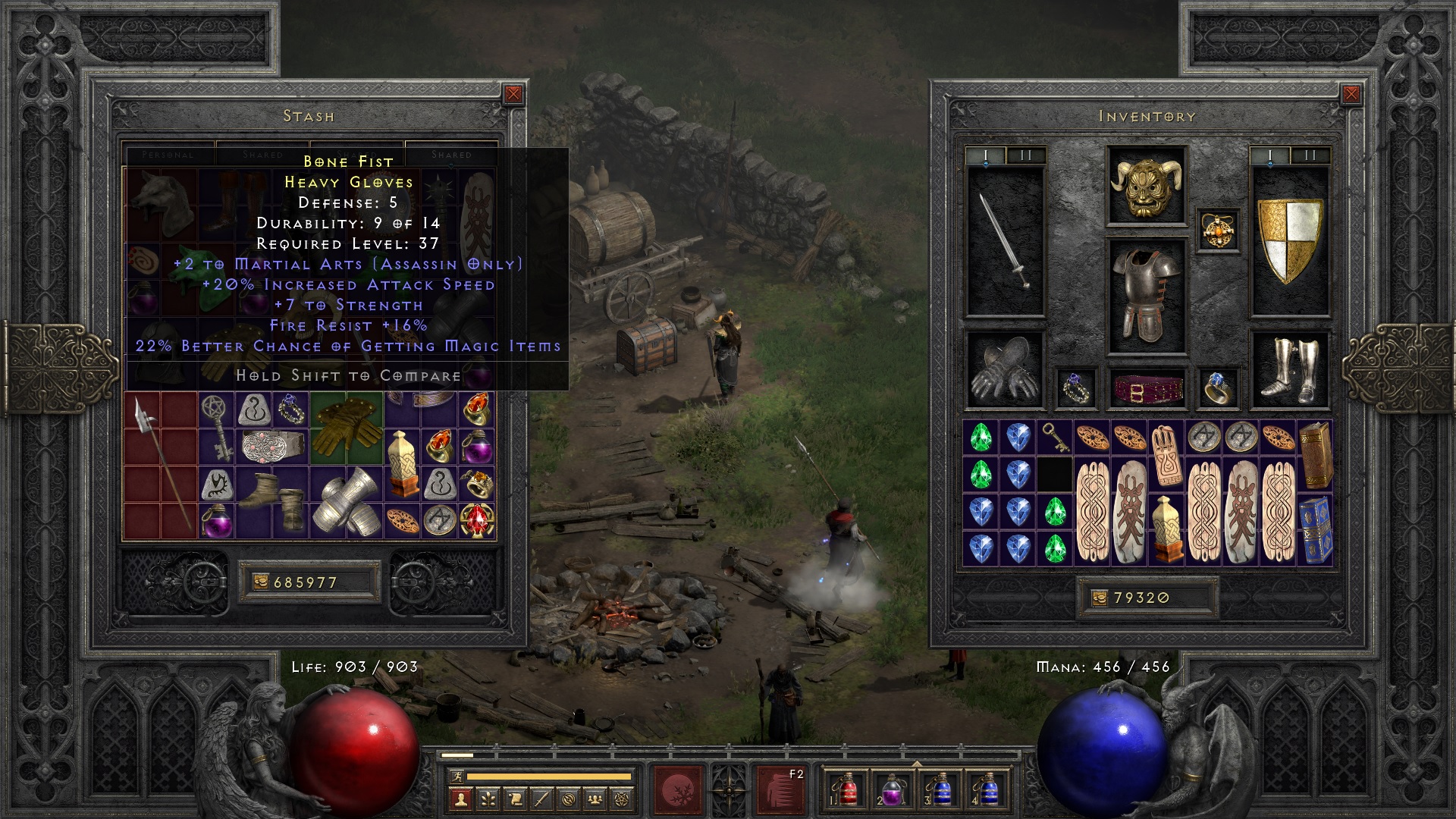Viewport: 1456px width, 819px height.
Task: Open the Skill Tree icon on the mini panel
Action: click(x=488, y=798)
